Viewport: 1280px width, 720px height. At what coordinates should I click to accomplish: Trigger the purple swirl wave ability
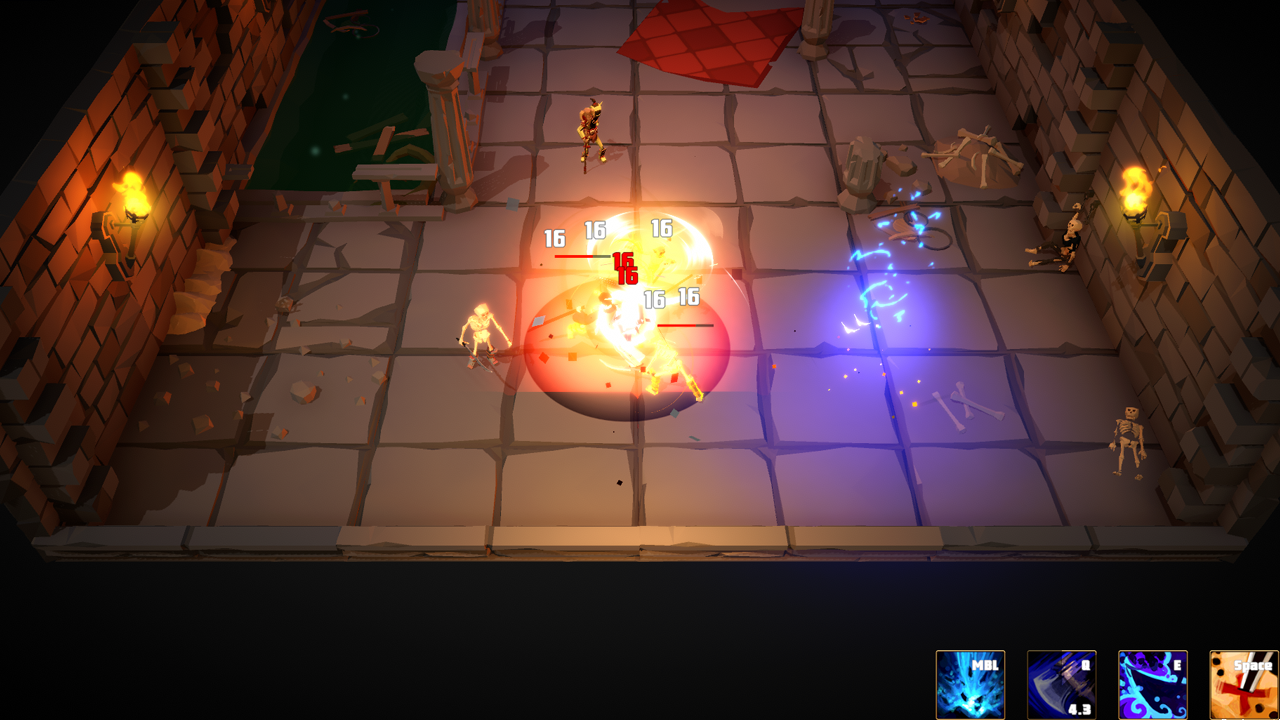pyautogui.click(x=1152, y=685)
